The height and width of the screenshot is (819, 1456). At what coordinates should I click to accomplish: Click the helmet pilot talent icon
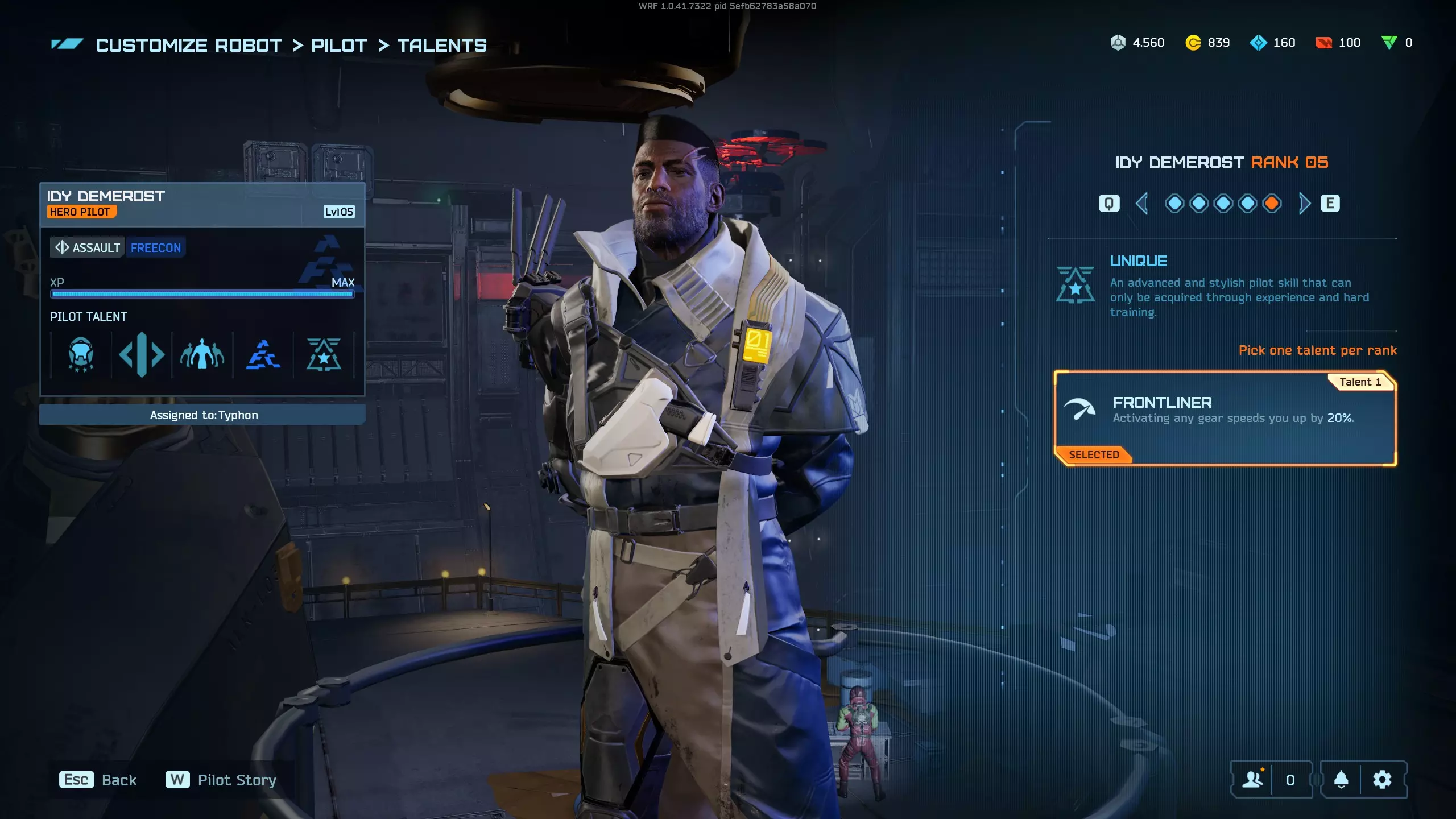point(81,355)
